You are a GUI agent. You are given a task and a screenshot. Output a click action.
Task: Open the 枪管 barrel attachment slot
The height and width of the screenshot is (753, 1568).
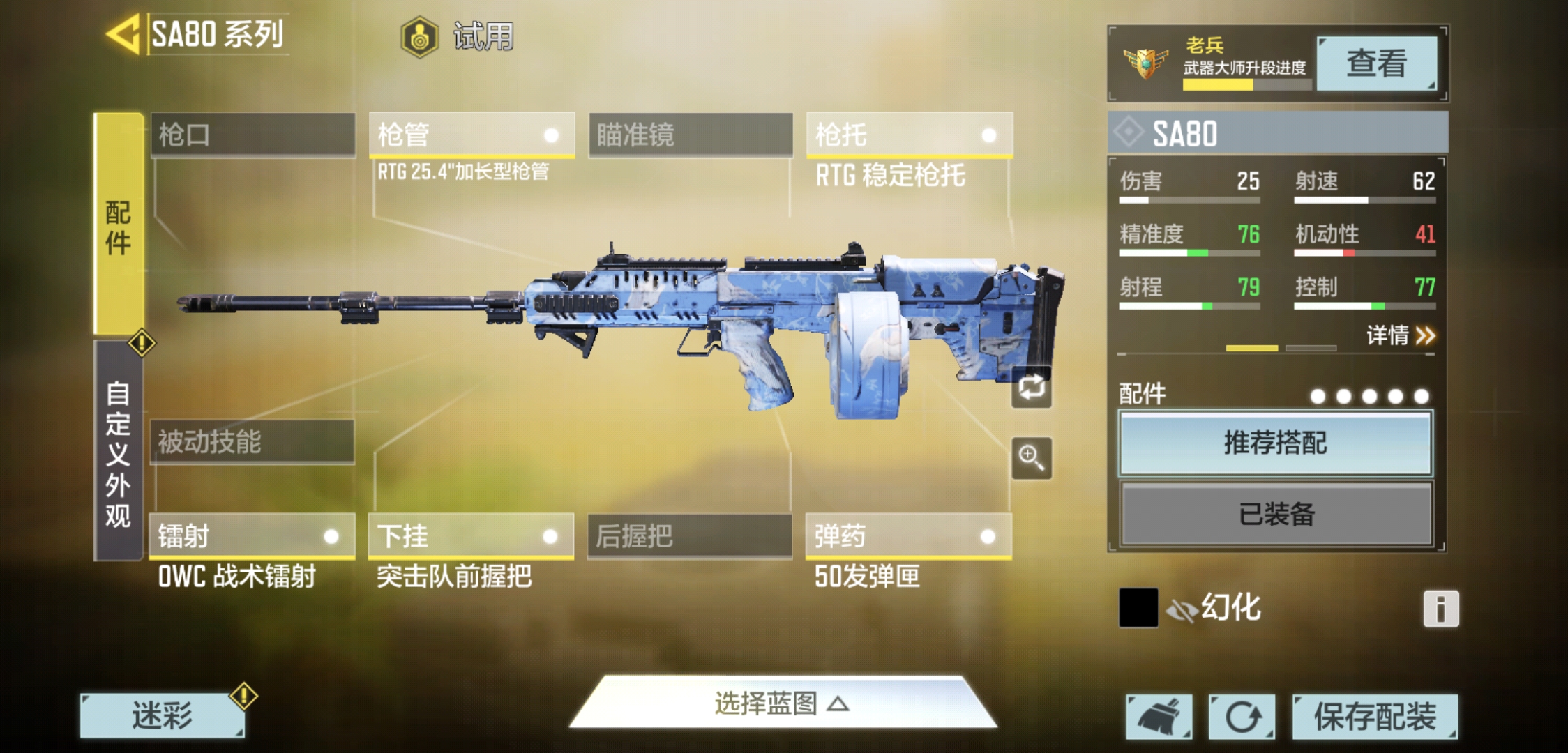pos(472,134)
